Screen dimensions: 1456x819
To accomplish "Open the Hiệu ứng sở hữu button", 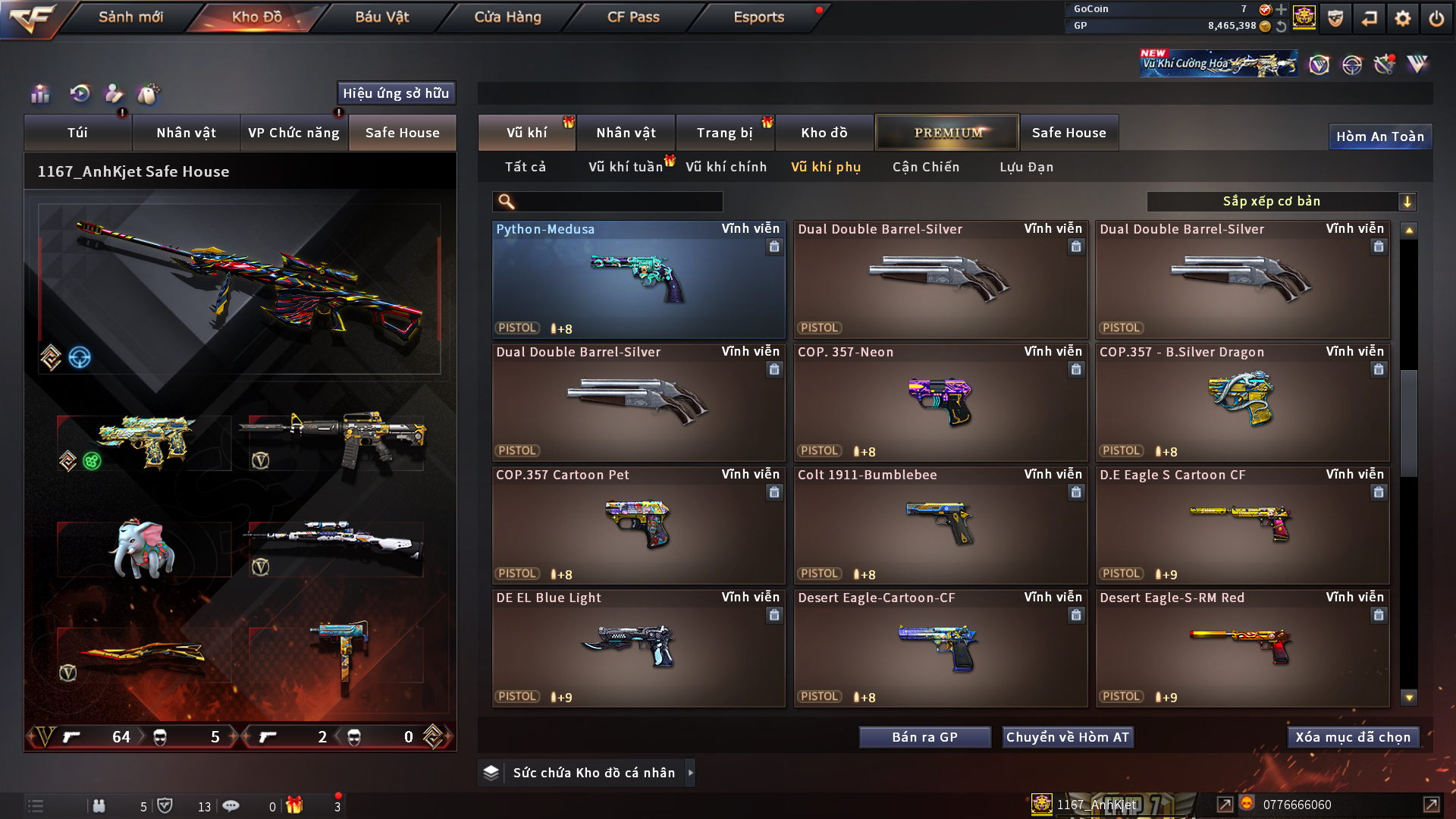I will tap(396, 93).
